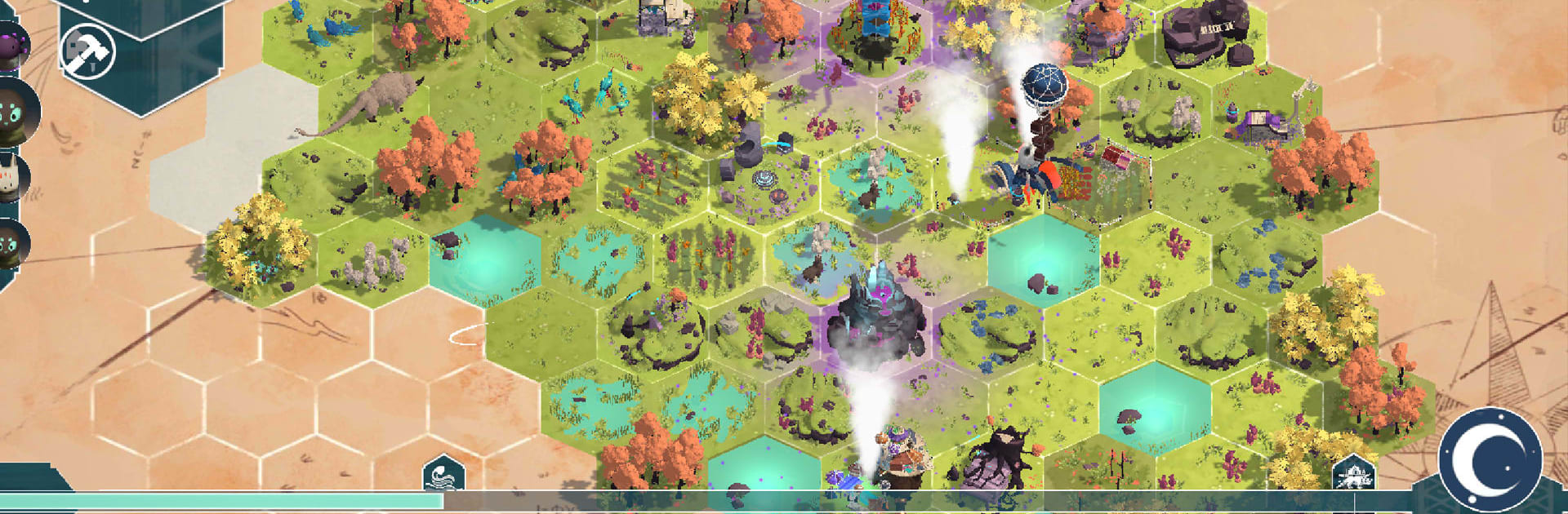Click the creature milestone marker on progress bar
This screenshot has height=514, width=1568.
pyautogui.click(x=1352, y=473)
